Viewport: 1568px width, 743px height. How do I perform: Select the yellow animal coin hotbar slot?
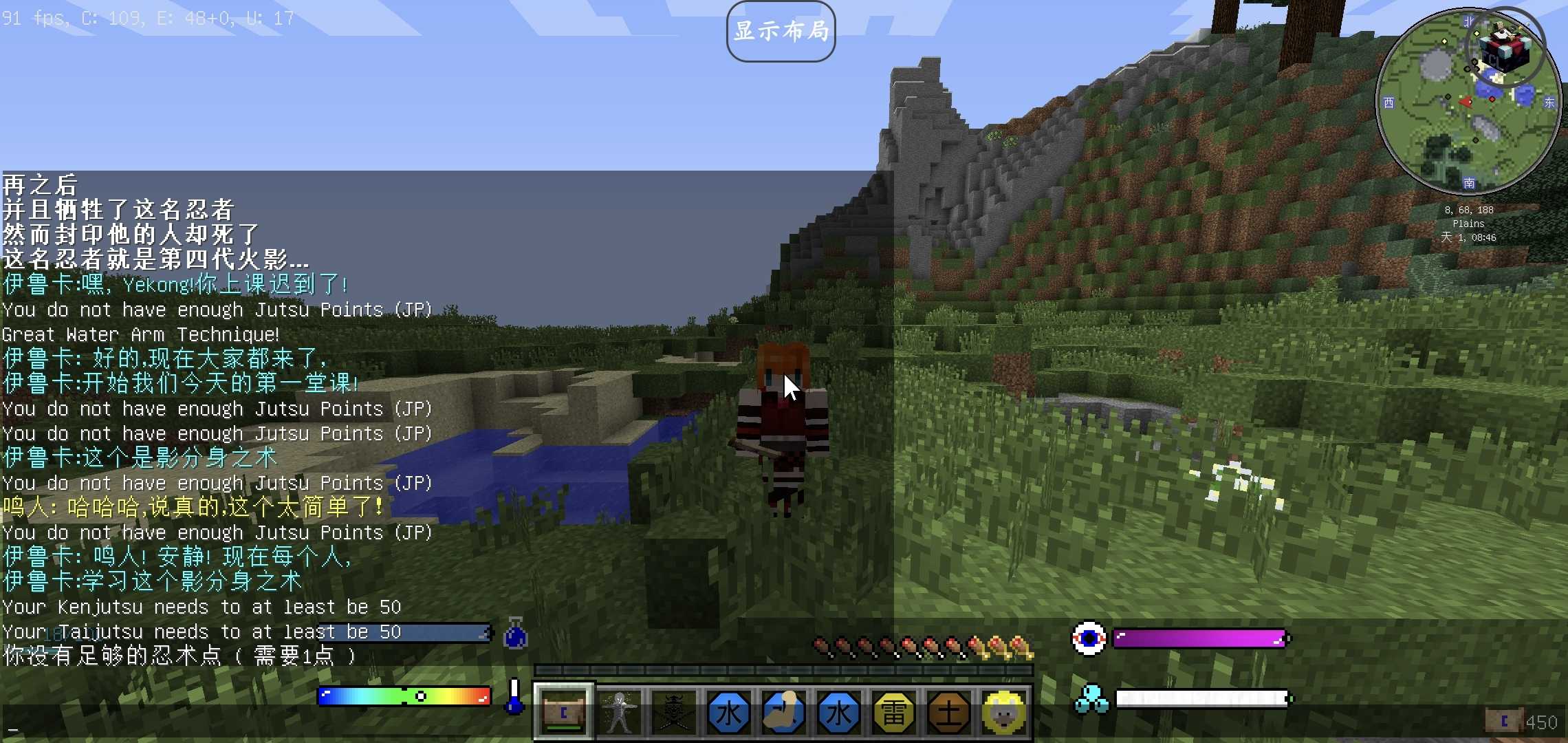pos(1004,713)
